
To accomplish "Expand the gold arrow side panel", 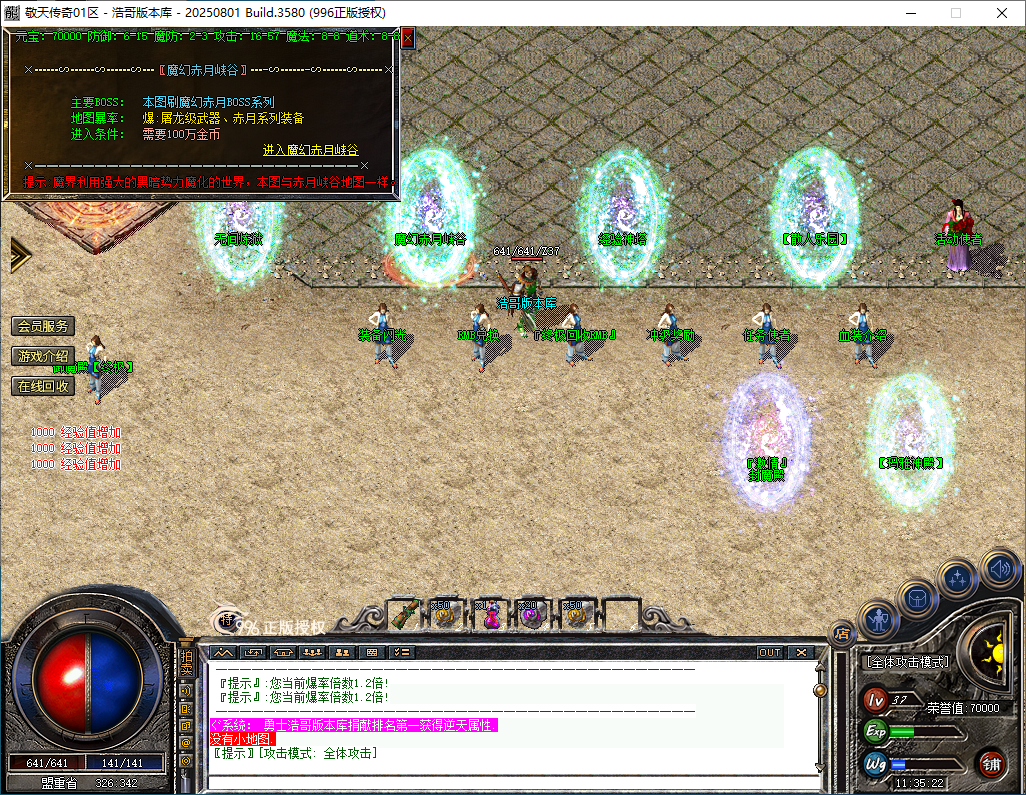I will (20, 255).
